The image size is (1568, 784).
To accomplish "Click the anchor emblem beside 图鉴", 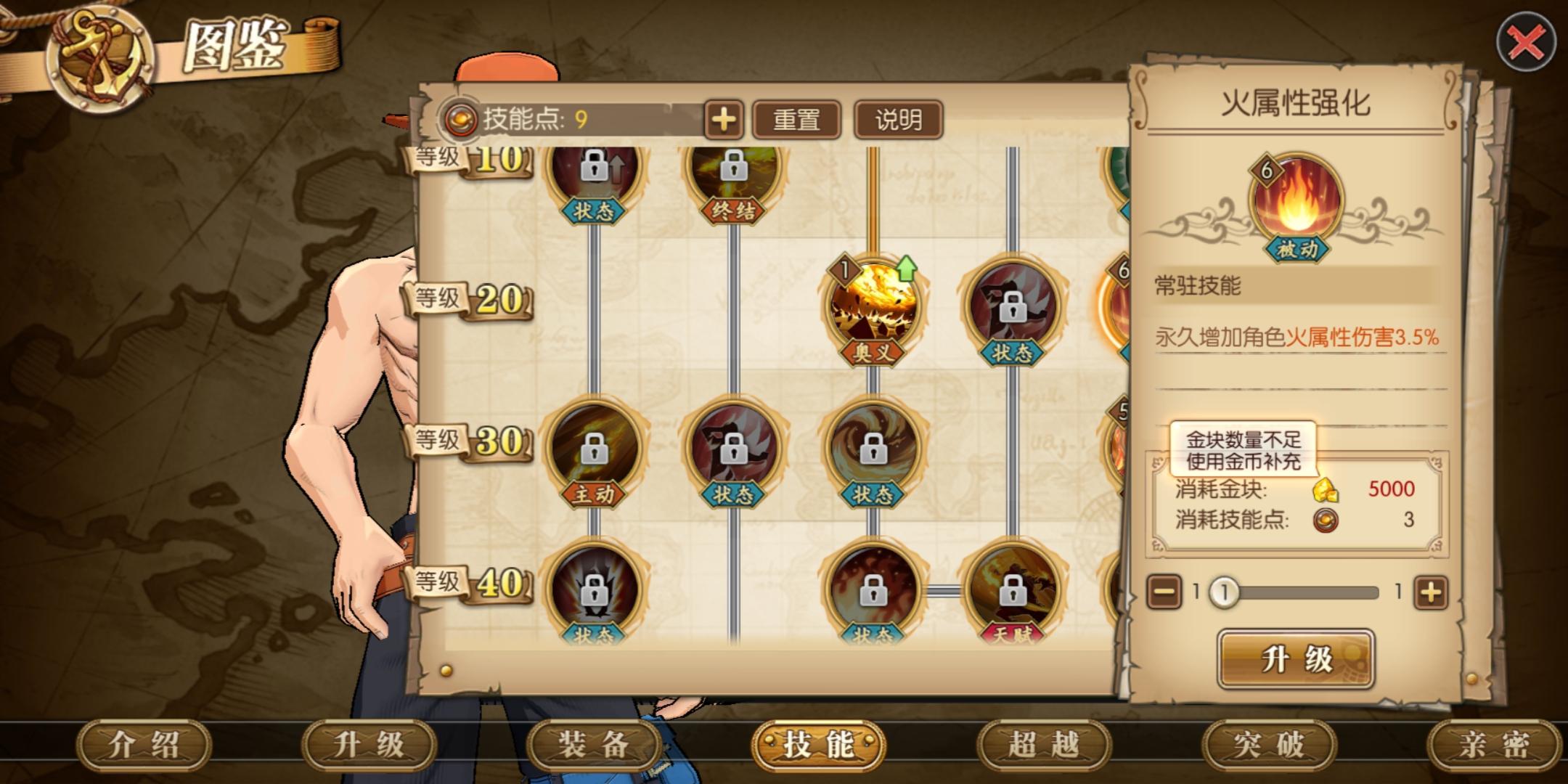I will (x=99, y=58).
